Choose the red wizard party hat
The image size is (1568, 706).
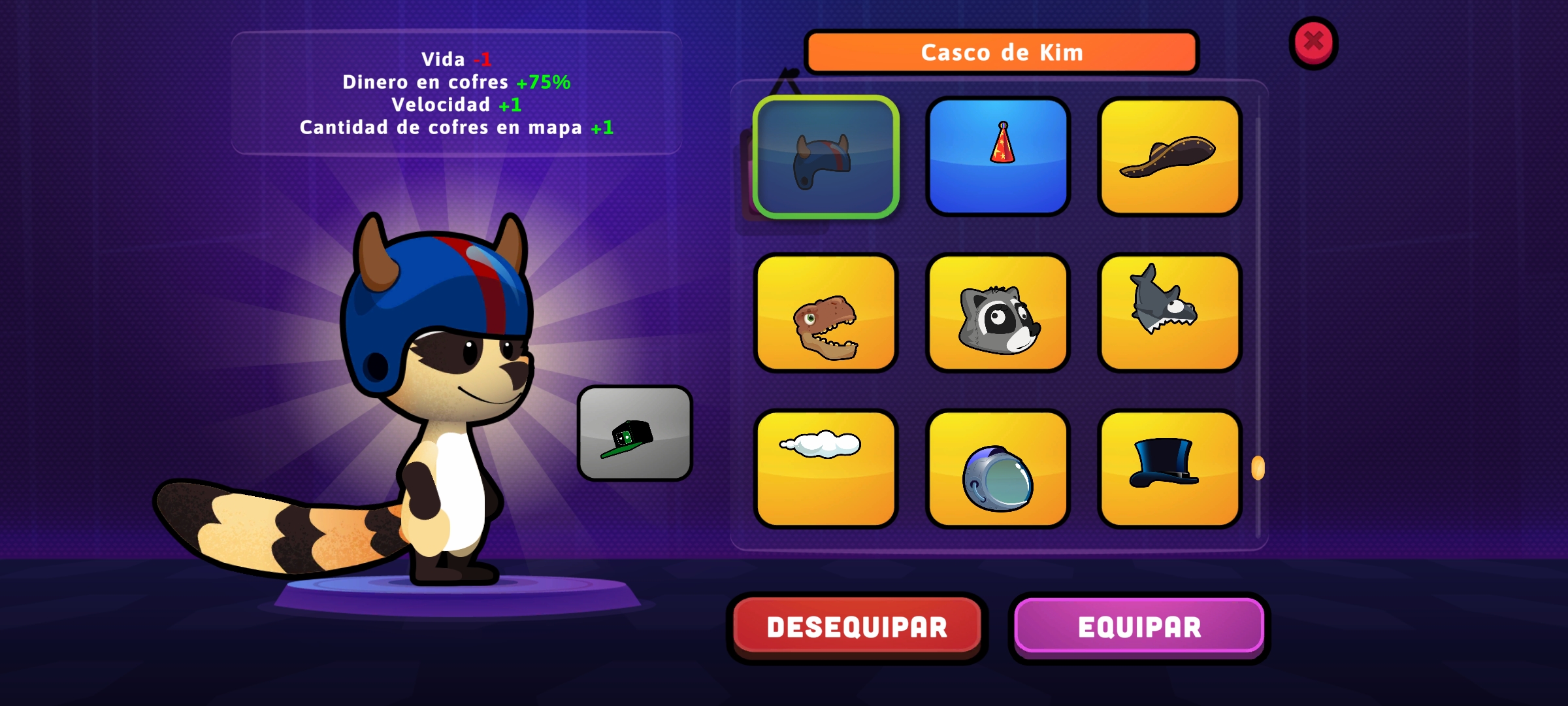998,157
